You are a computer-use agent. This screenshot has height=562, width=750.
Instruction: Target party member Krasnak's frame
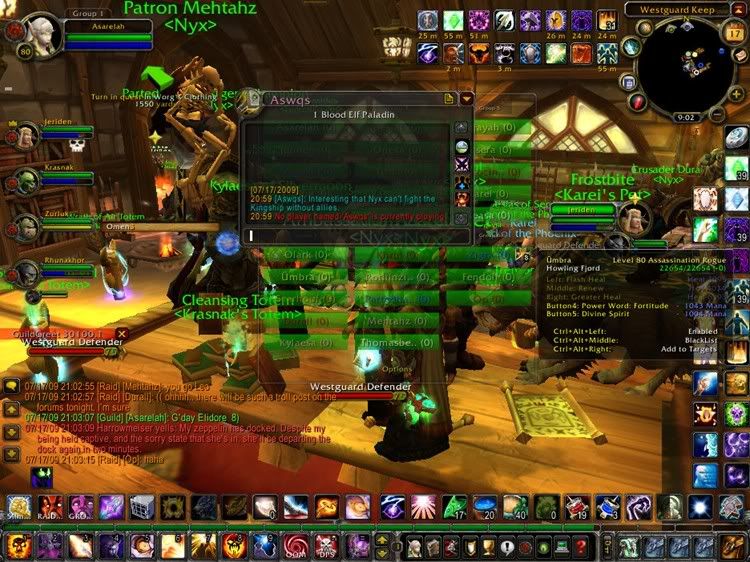click(x=27, y=180)
